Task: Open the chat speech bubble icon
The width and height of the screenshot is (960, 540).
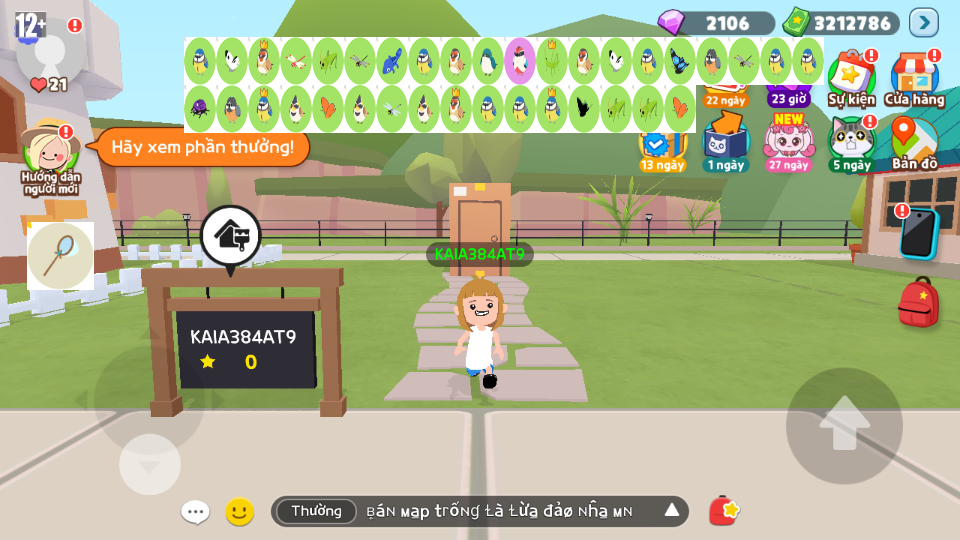Action: 195,512
